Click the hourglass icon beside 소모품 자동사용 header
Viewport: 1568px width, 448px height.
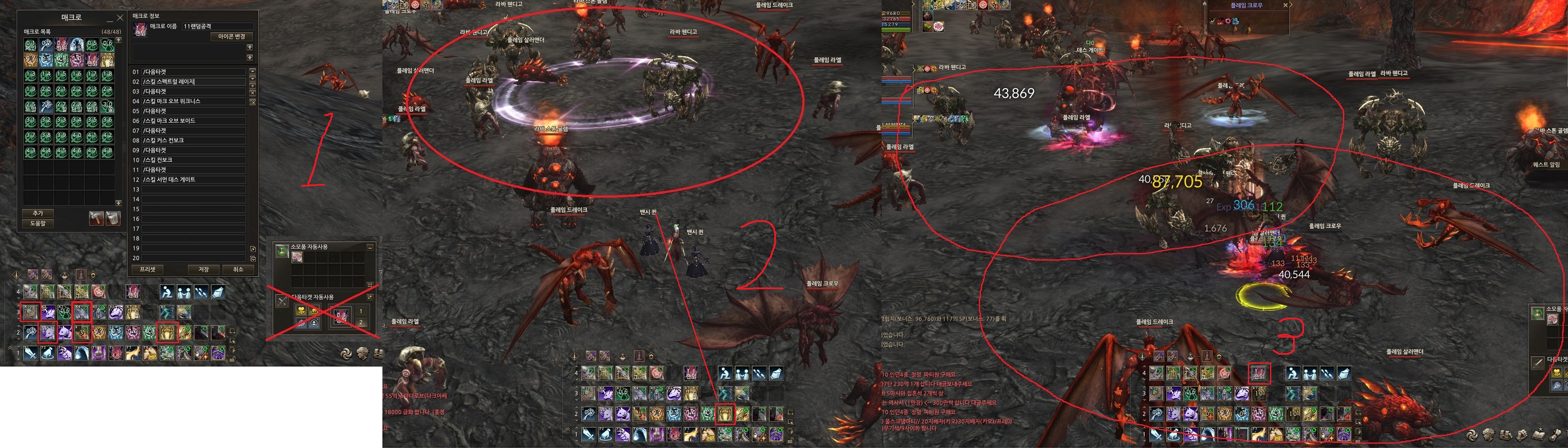(282, 250)
